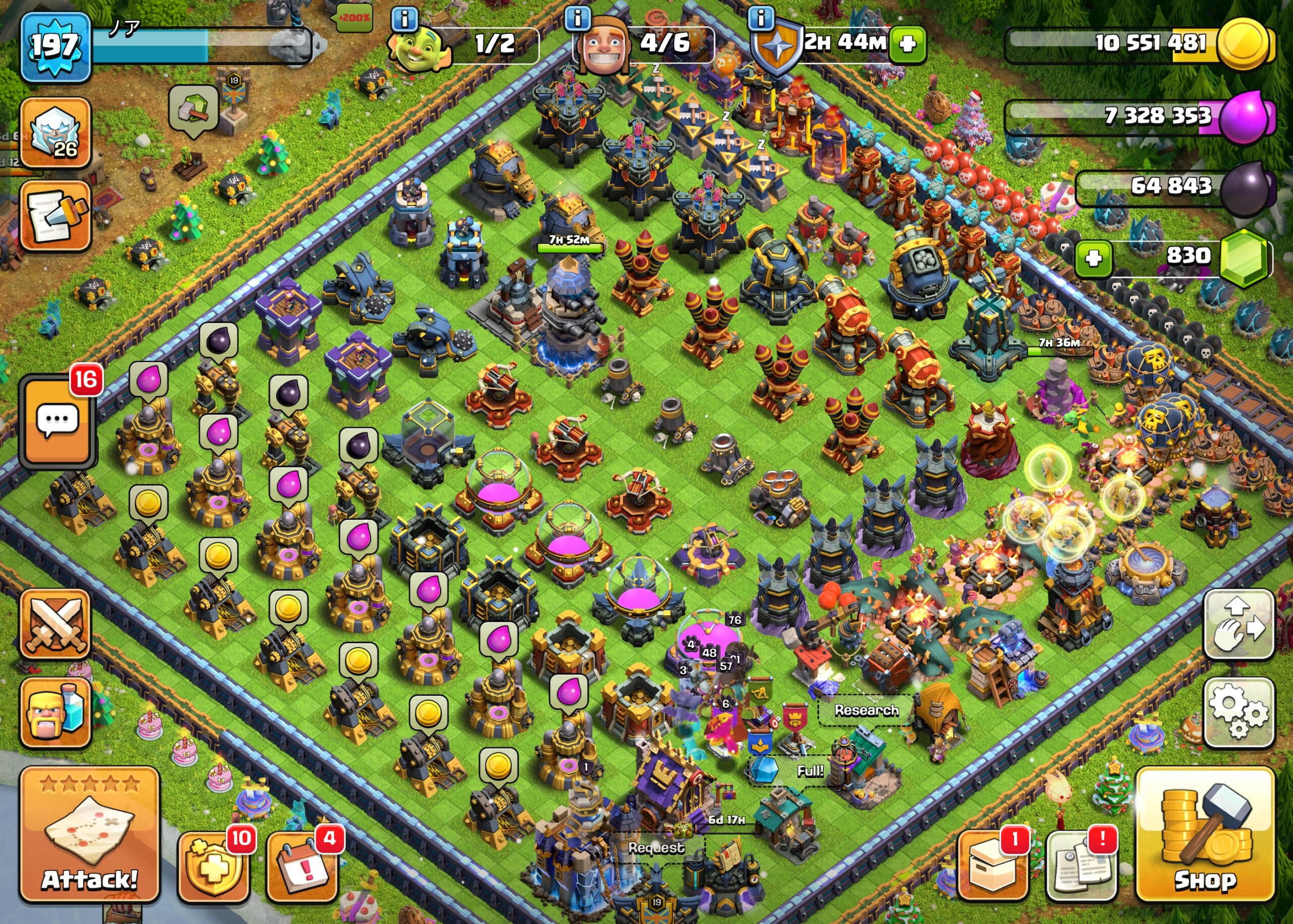Viewport: 1293px width, 924px height.
Task: Show builder info via the blue i icon
Action: [577, 19]
